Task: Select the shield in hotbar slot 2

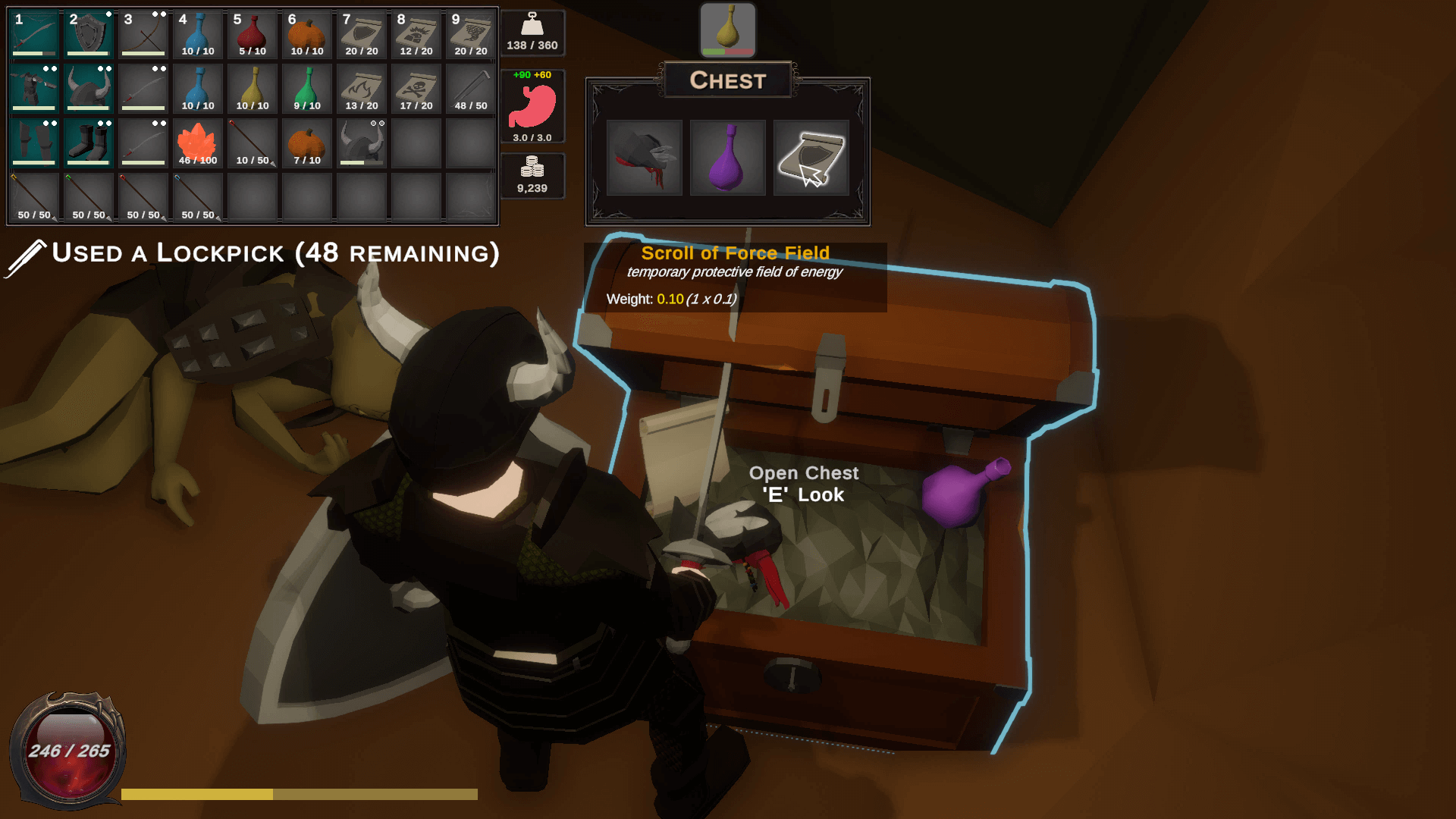Action: 89,34
